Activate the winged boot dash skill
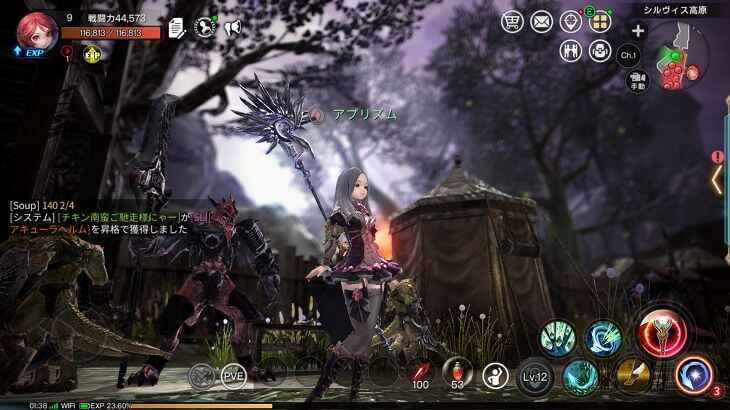This screenshot has width=730, height=410. (633, 374)
